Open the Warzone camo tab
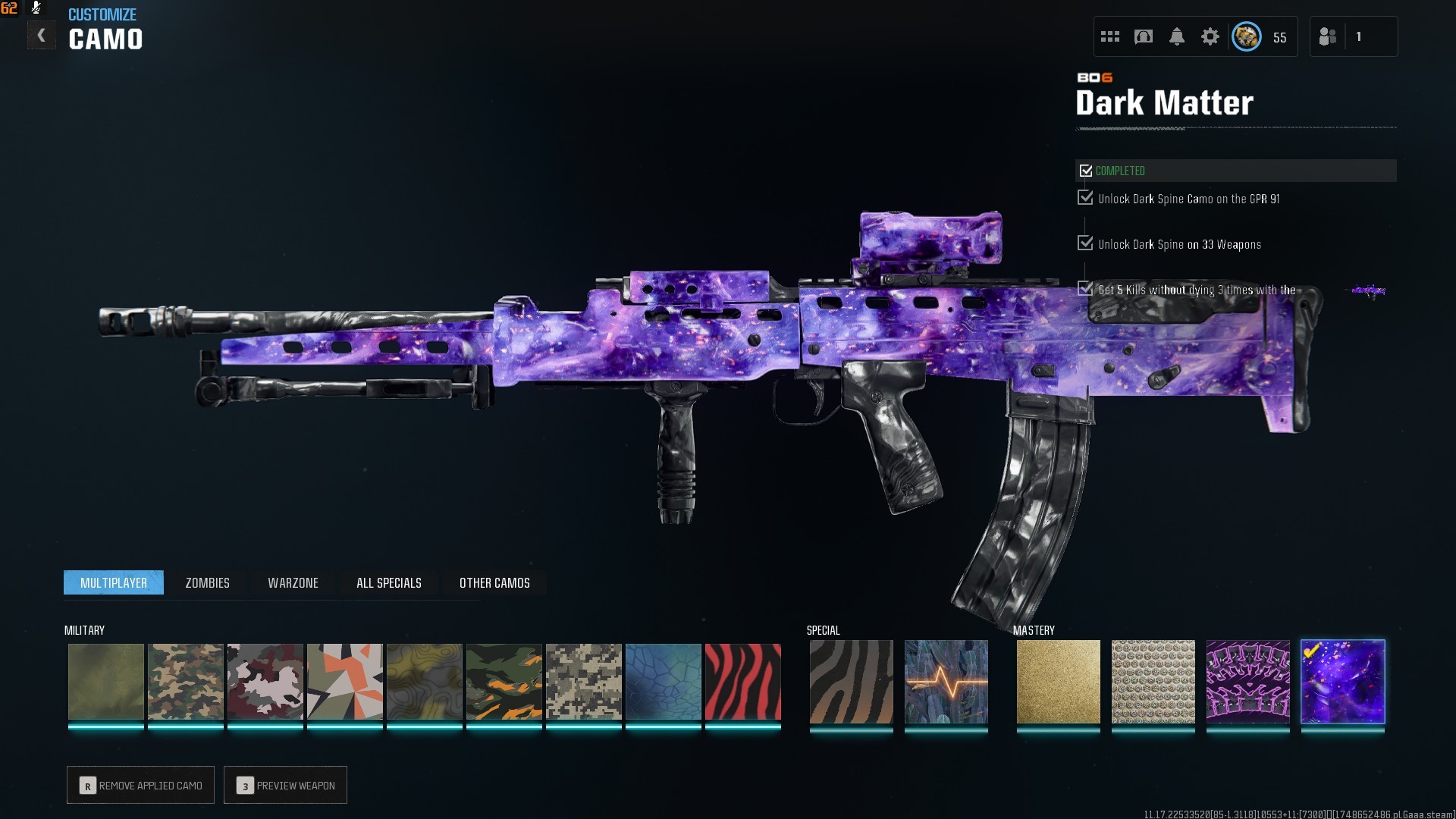Viewport: 1456px width, 819px height. pos(293,582)
